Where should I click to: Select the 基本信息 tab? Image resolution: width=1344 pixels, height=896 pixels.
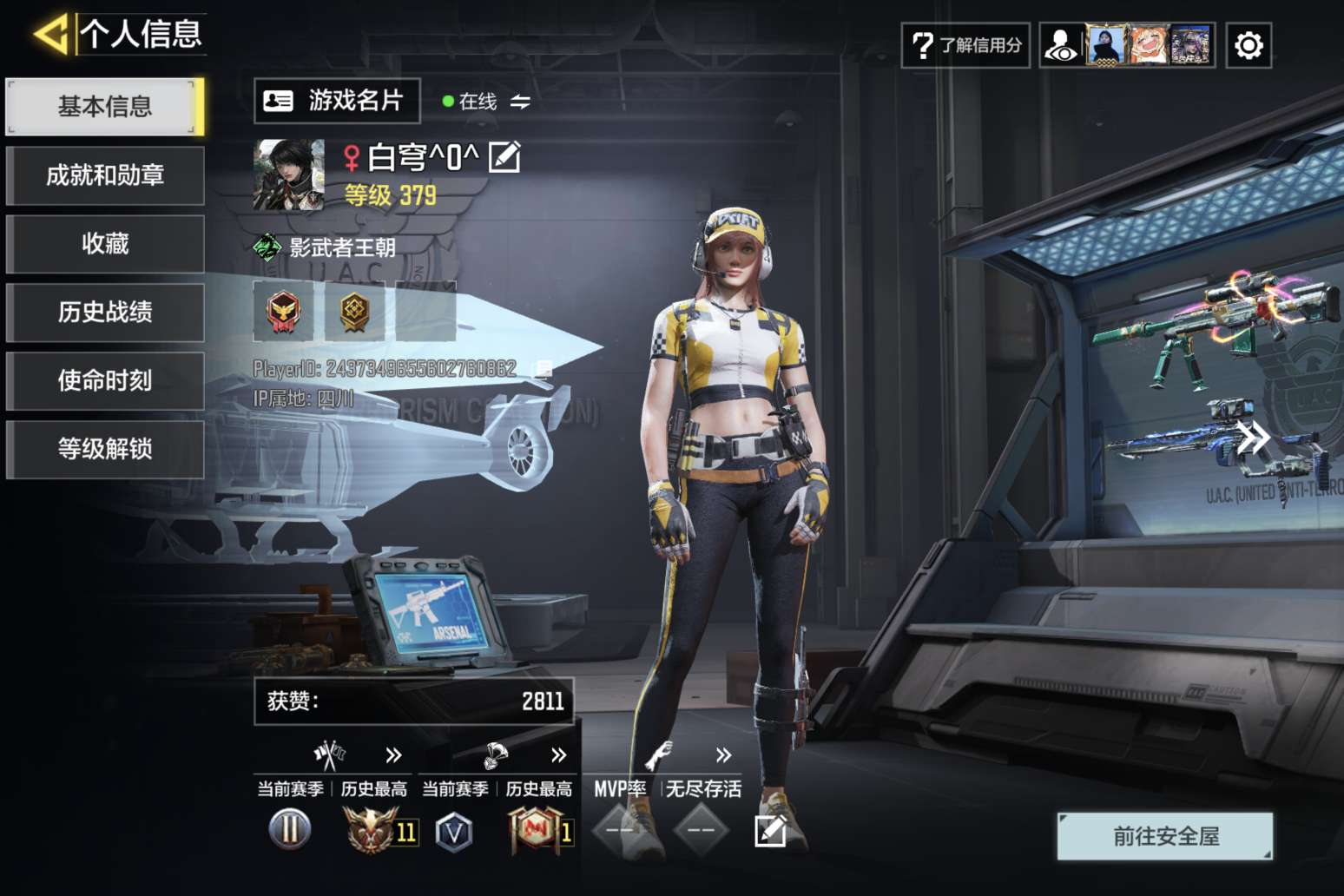tap(104, 107)
